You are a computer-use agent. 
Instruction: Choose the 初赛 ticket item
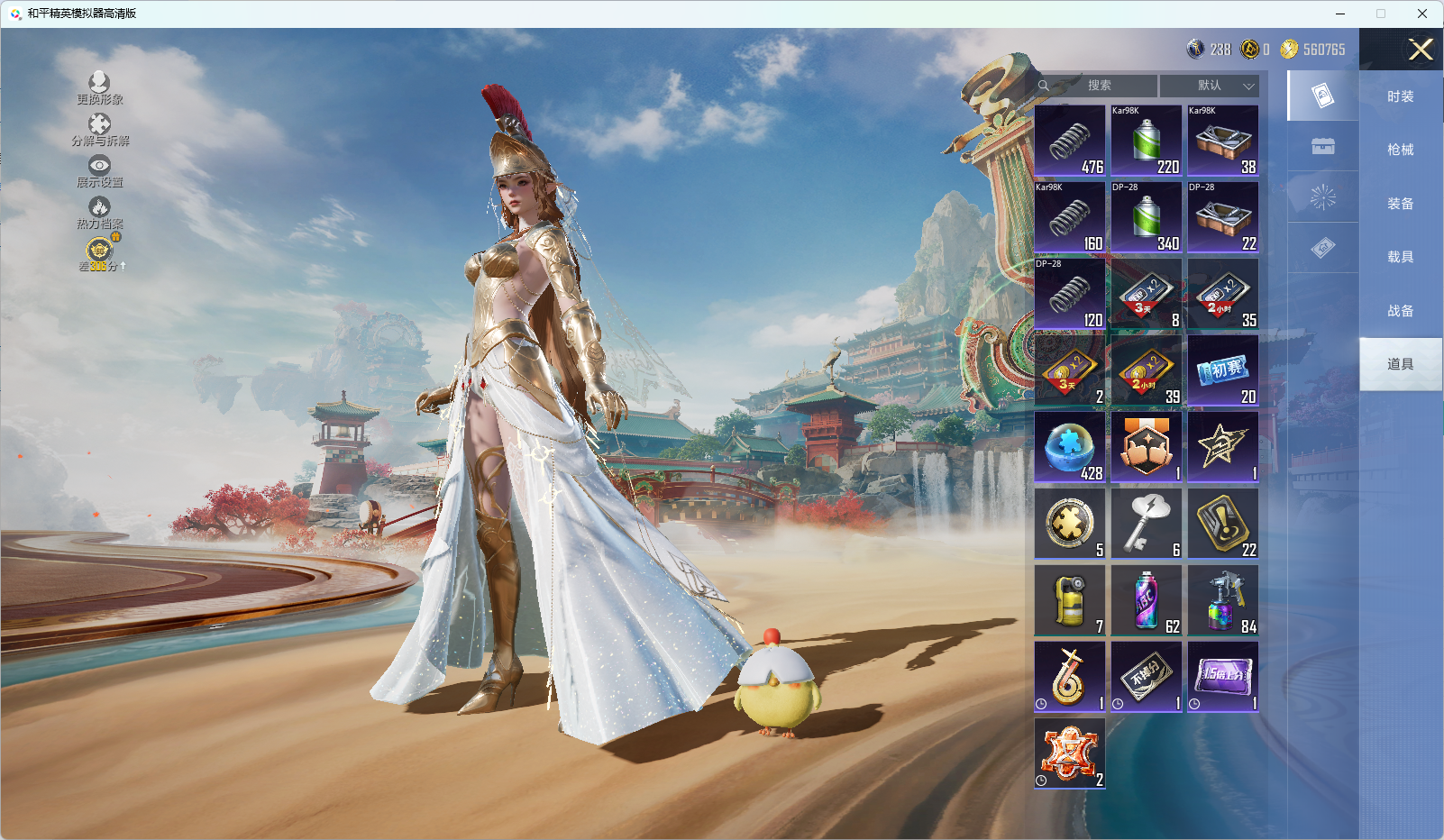point(1222,370)
